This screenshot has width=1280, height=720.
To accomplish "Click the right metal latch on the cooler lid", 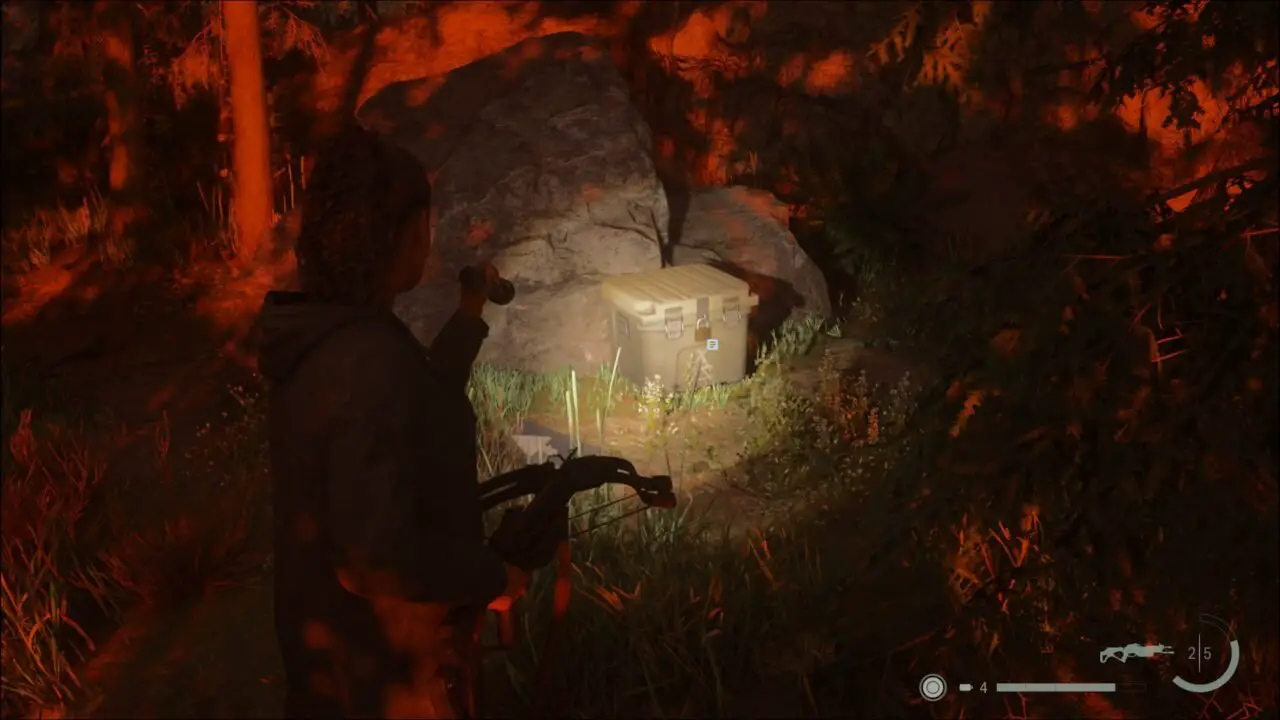I will click(x=732, y=311).
